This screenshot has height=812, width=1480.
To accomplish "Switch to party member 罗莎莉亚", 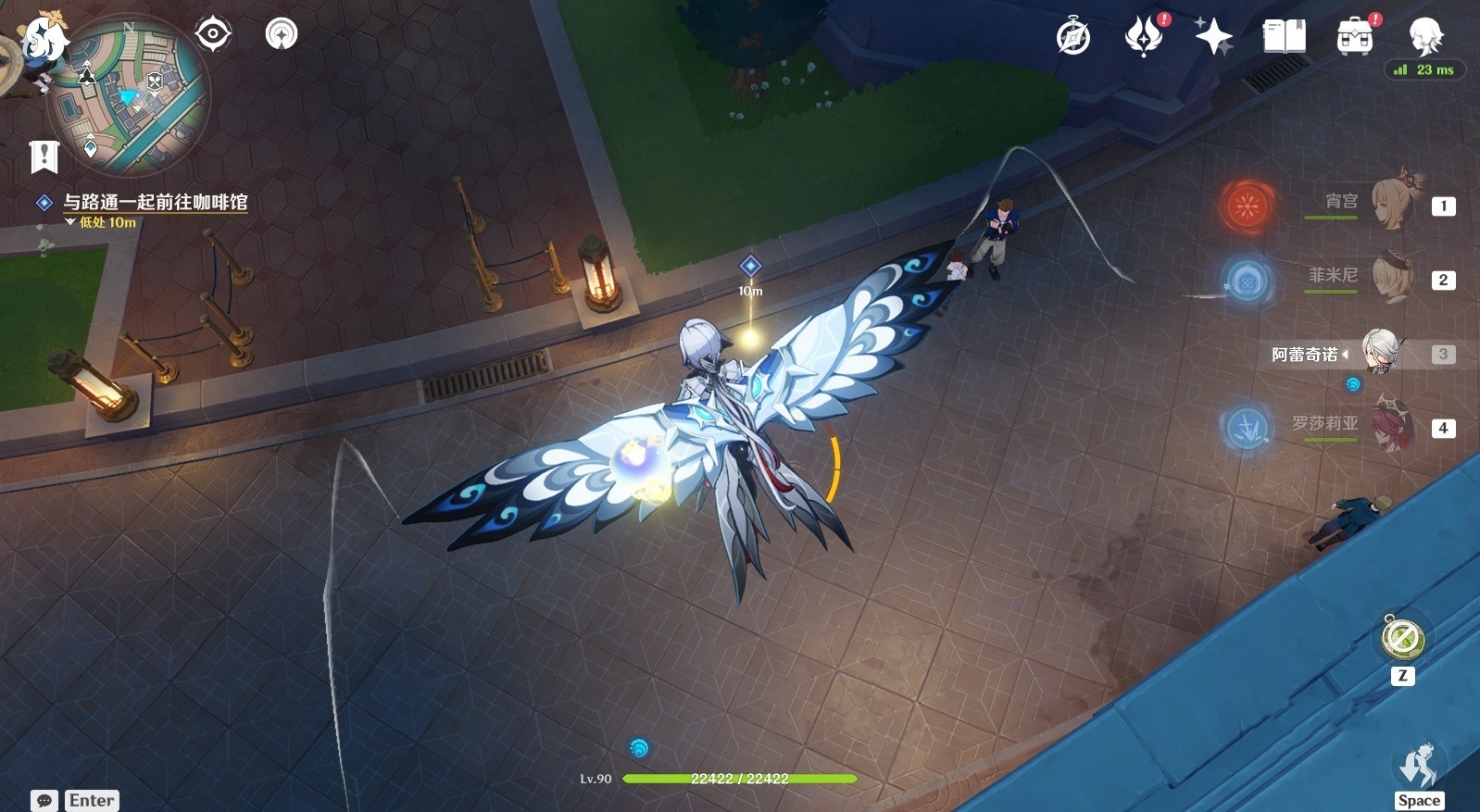I will pyautogui.click(x=1389, y=426).
